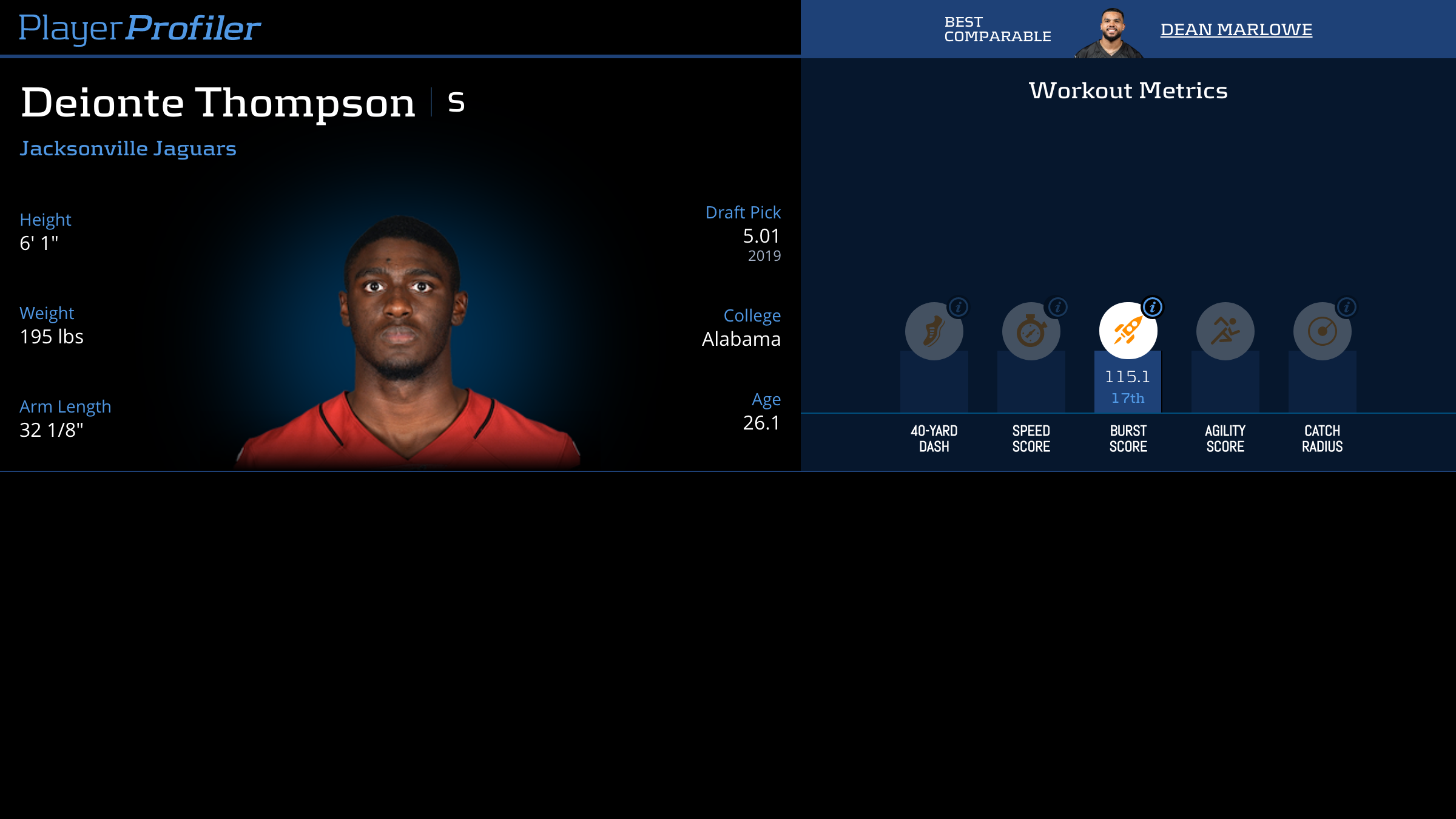Image resolution: width=1456 pixels, height=819 pixels.
Task: Show info for the Burst Score metric
Action: tap(1153, 308)
